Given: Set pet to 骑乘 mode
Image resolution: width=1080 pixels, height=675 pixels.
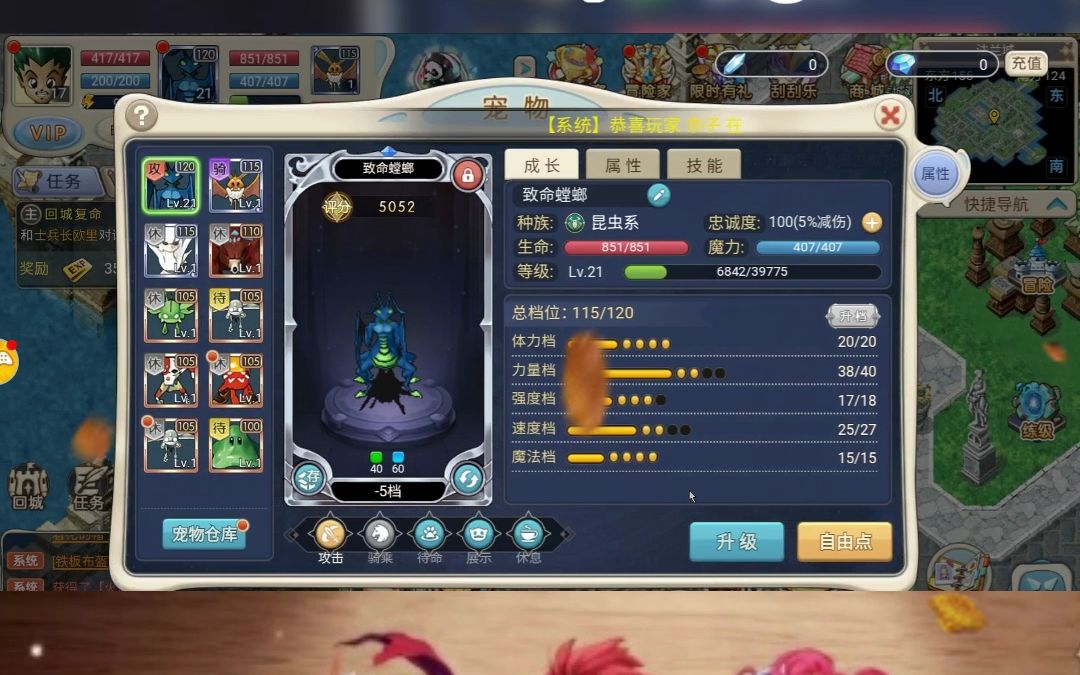Looking at the screenshot, I should (x=380, y=535).
